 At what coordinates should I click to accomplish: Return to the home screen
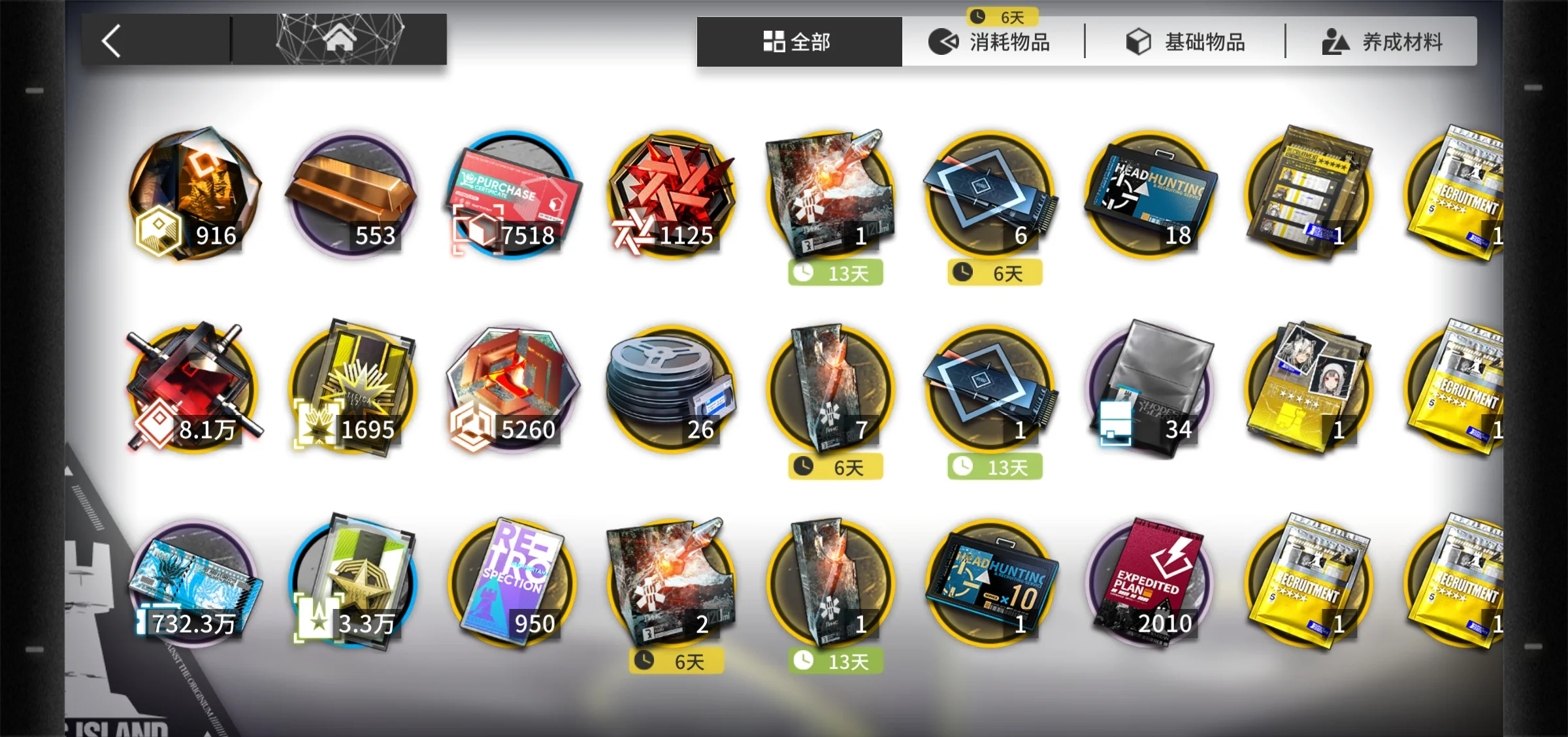pyautogui.click(x=340, y=39)
